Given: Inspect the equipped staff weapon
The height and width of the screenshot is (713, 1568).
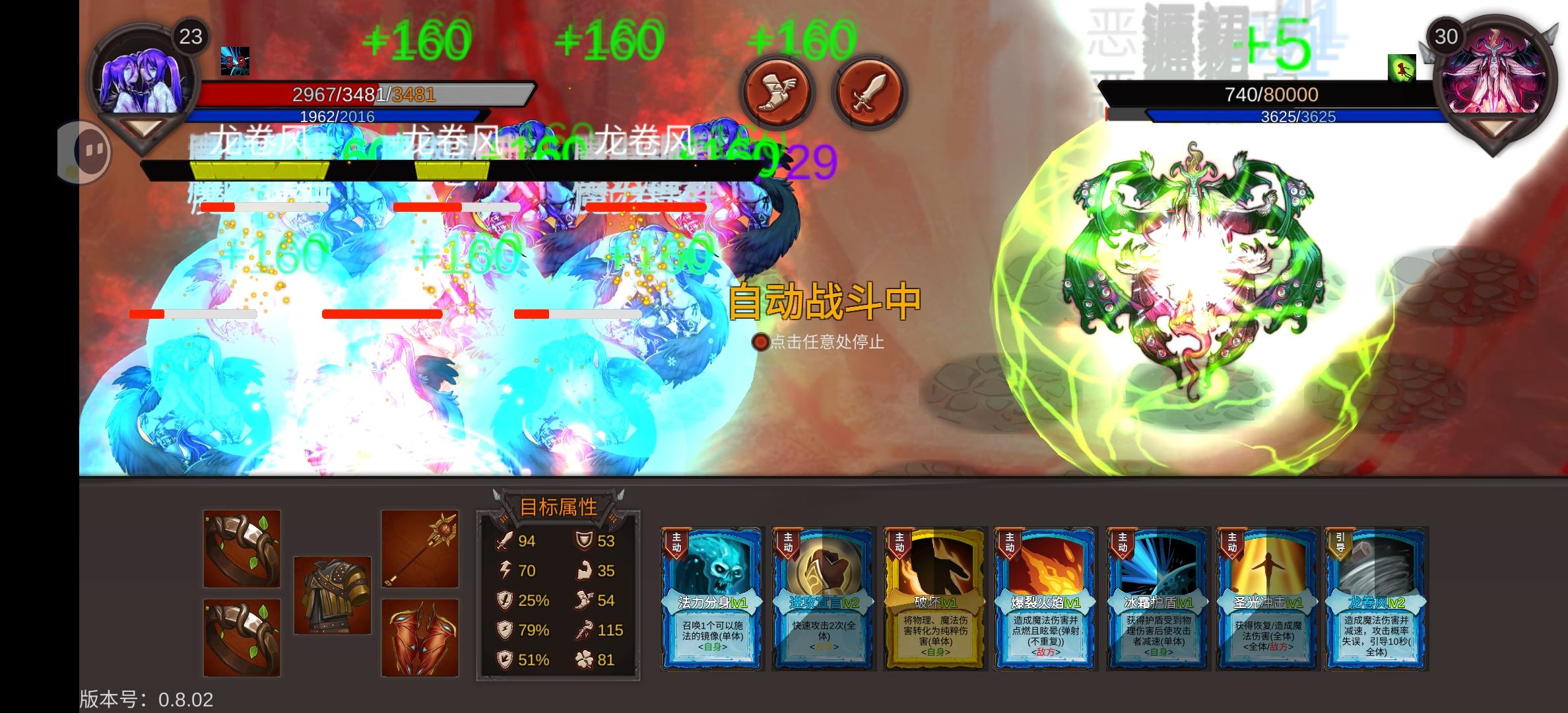Looking at the screenshot, I should click(418, 548).
